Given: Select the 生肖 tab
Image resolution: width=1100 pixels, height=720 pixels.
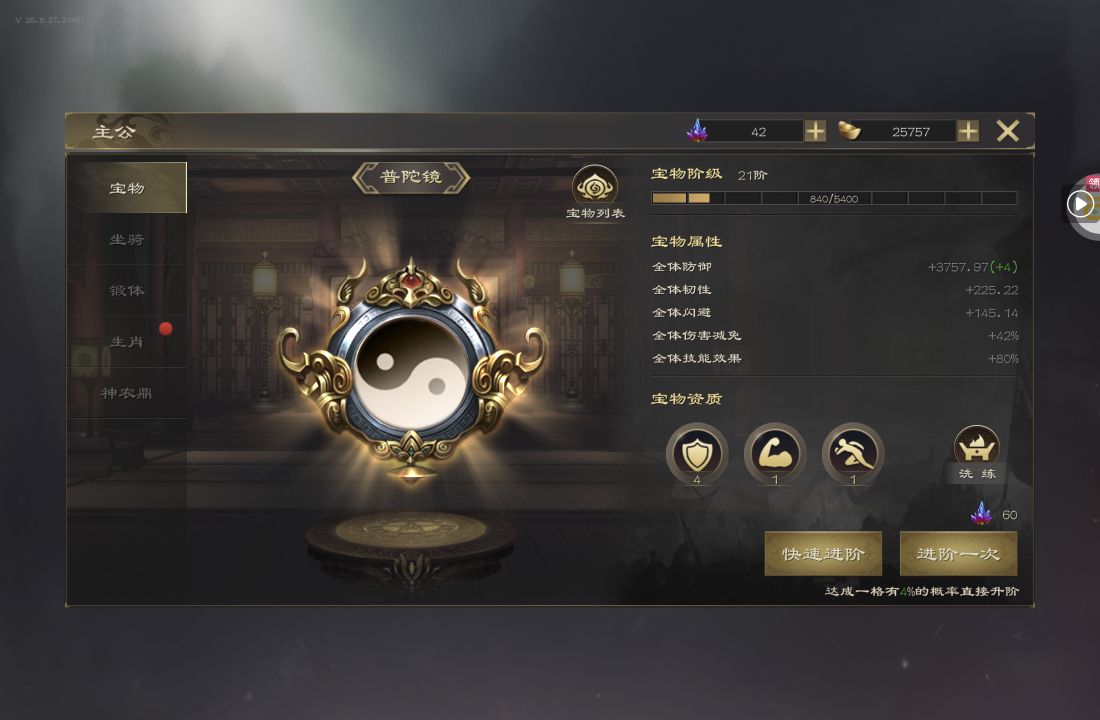Looking at the screenshot, I should [127, 342].
